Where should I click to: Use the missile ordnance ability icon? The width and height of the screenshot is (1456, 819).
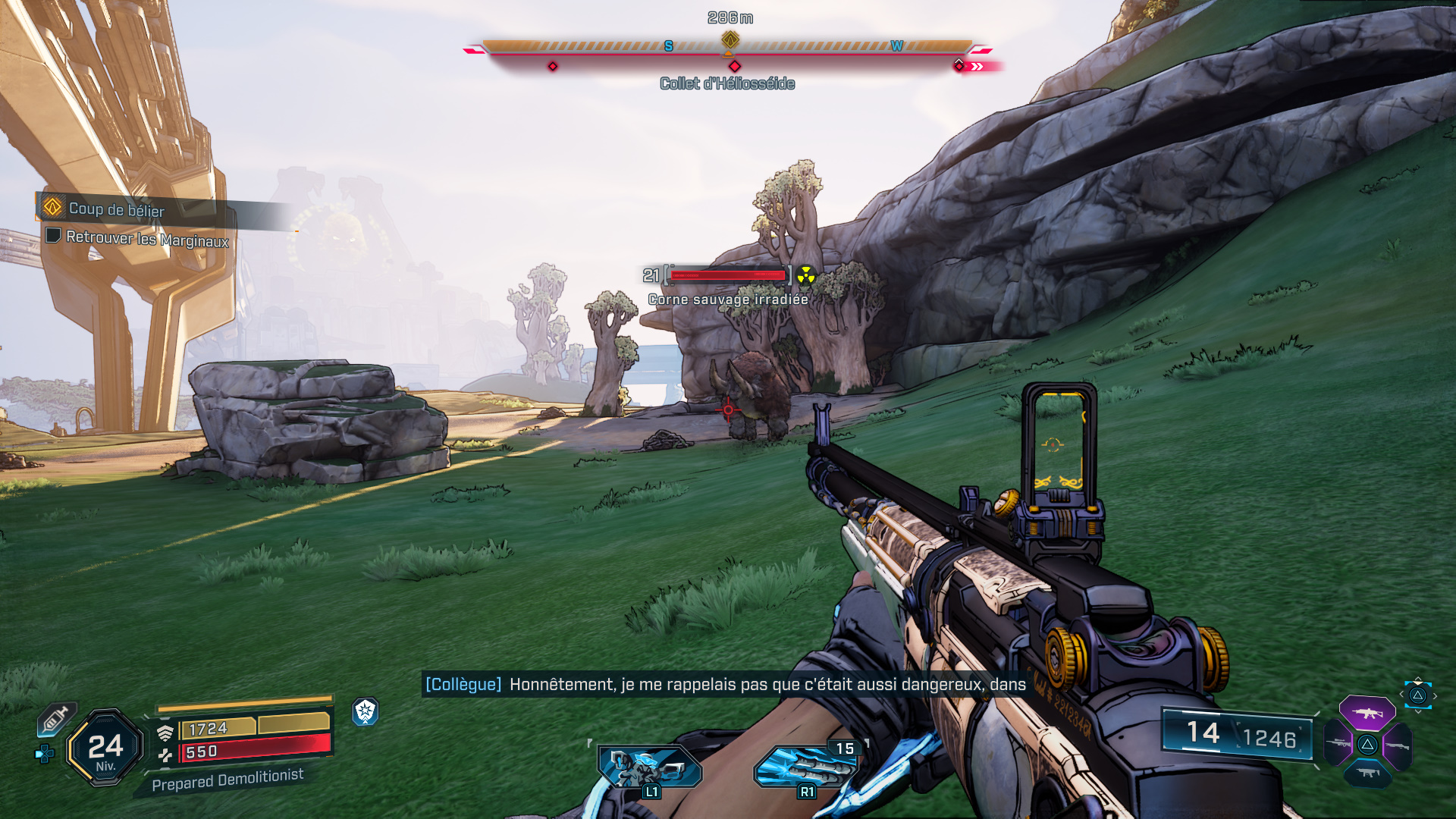(805, 767)
